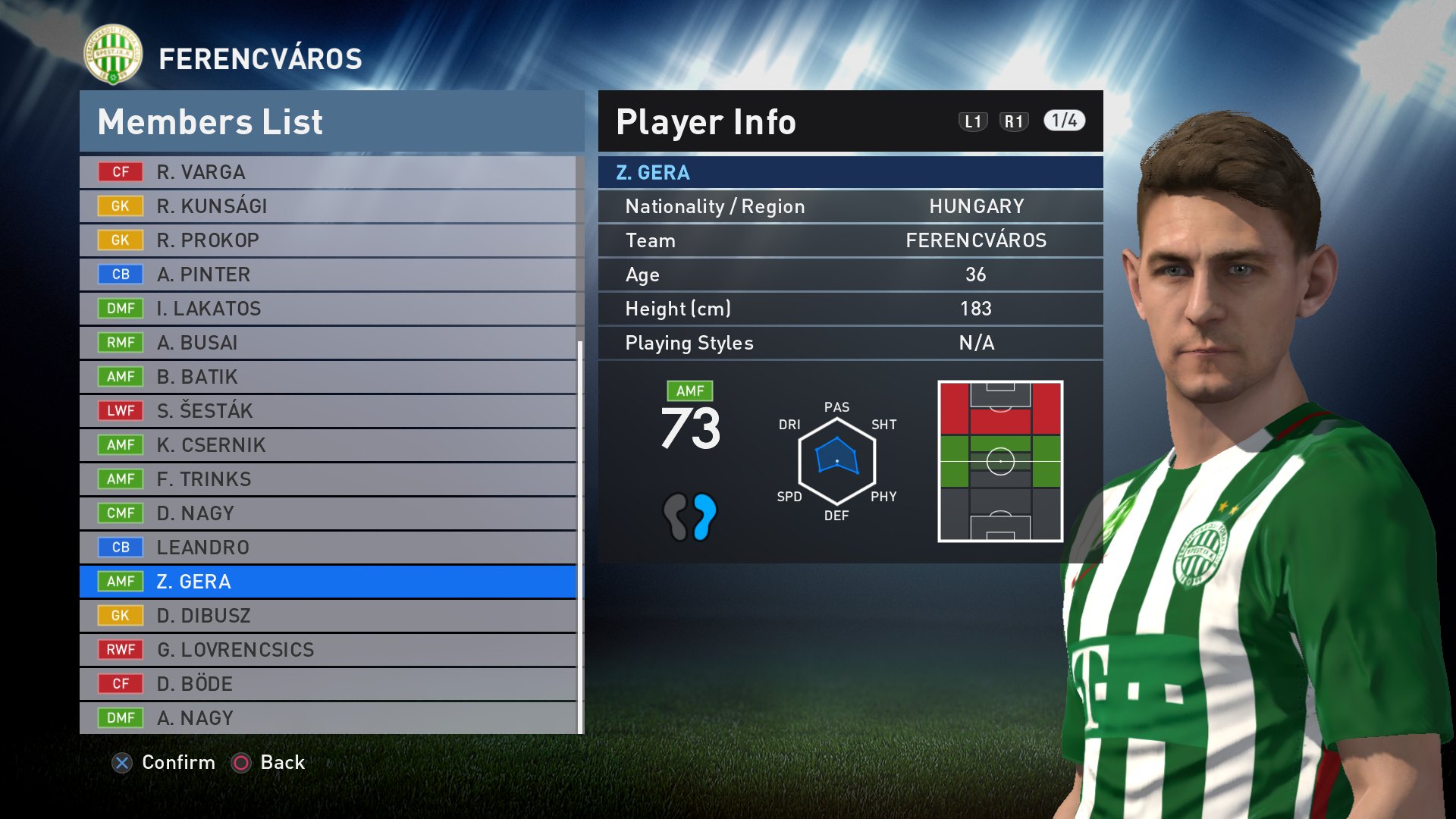Click the hexagonal stats radar chart
This screenshot has width=1456, height=819.
[x=837, y=459]
